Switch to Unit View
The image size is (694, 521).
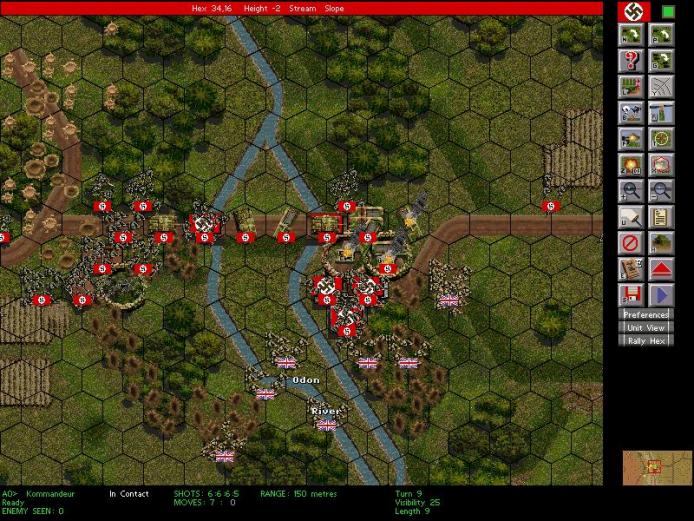click(x=645, y=327)
